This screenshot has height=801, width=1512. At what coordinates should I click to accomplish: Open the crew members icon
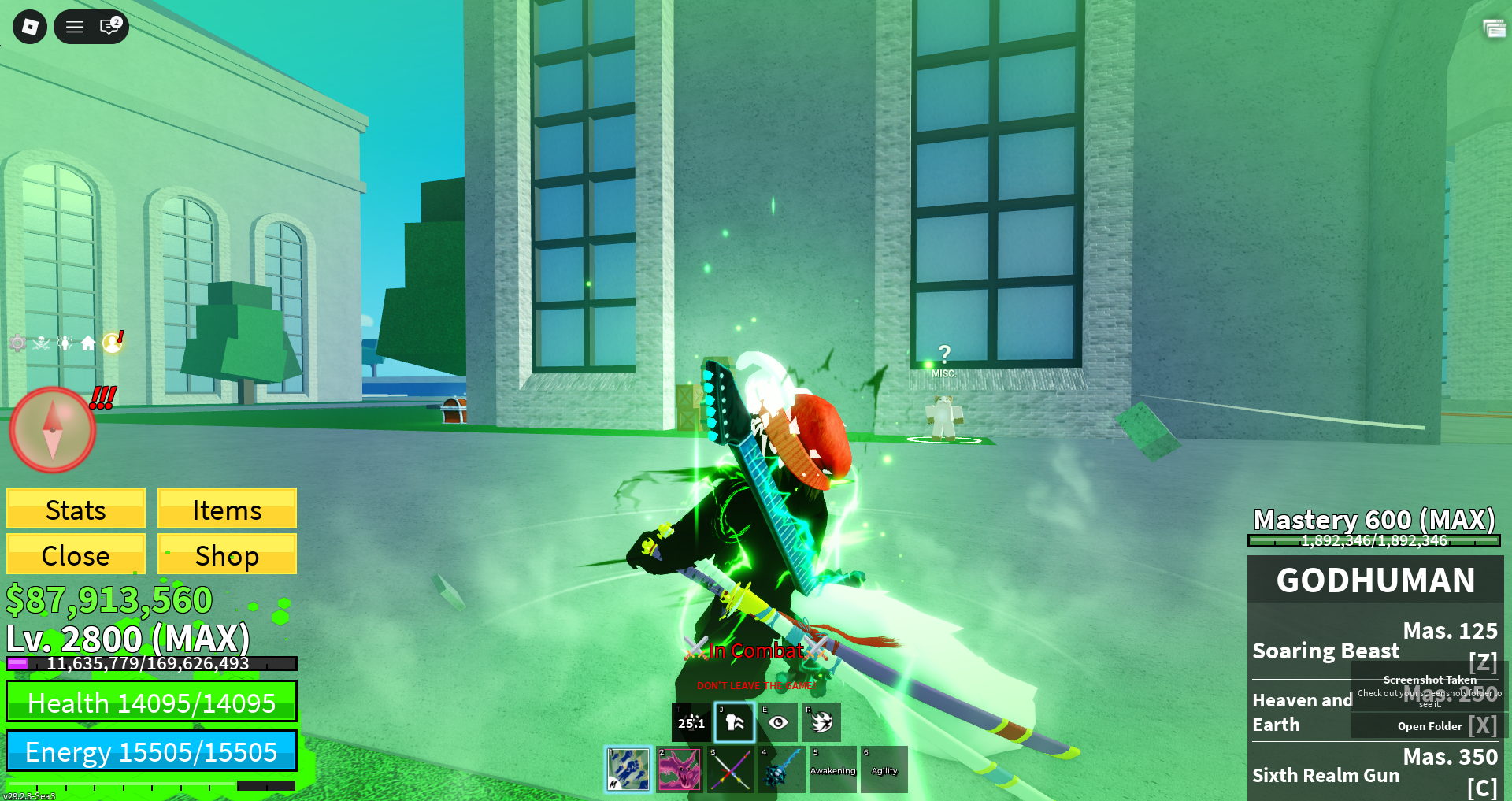point(65,343)
